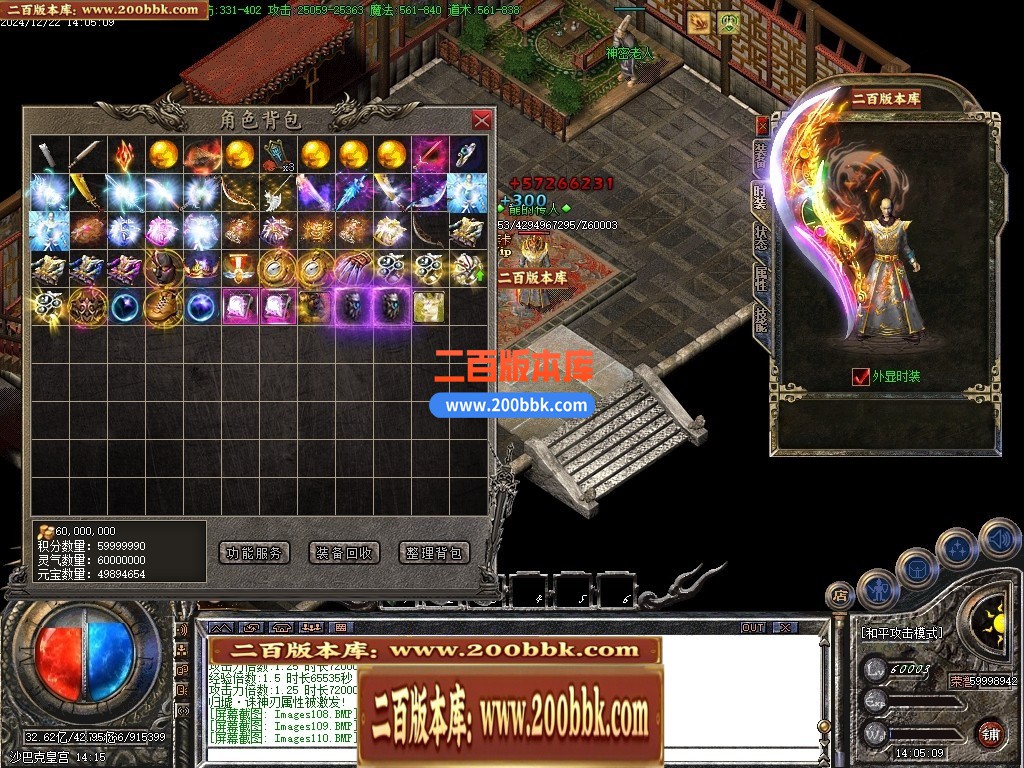Image resolution: width=1024 pixels, height=768 pixels.
Task: Open the character figure HUD icon
Action: coord(877,589)
